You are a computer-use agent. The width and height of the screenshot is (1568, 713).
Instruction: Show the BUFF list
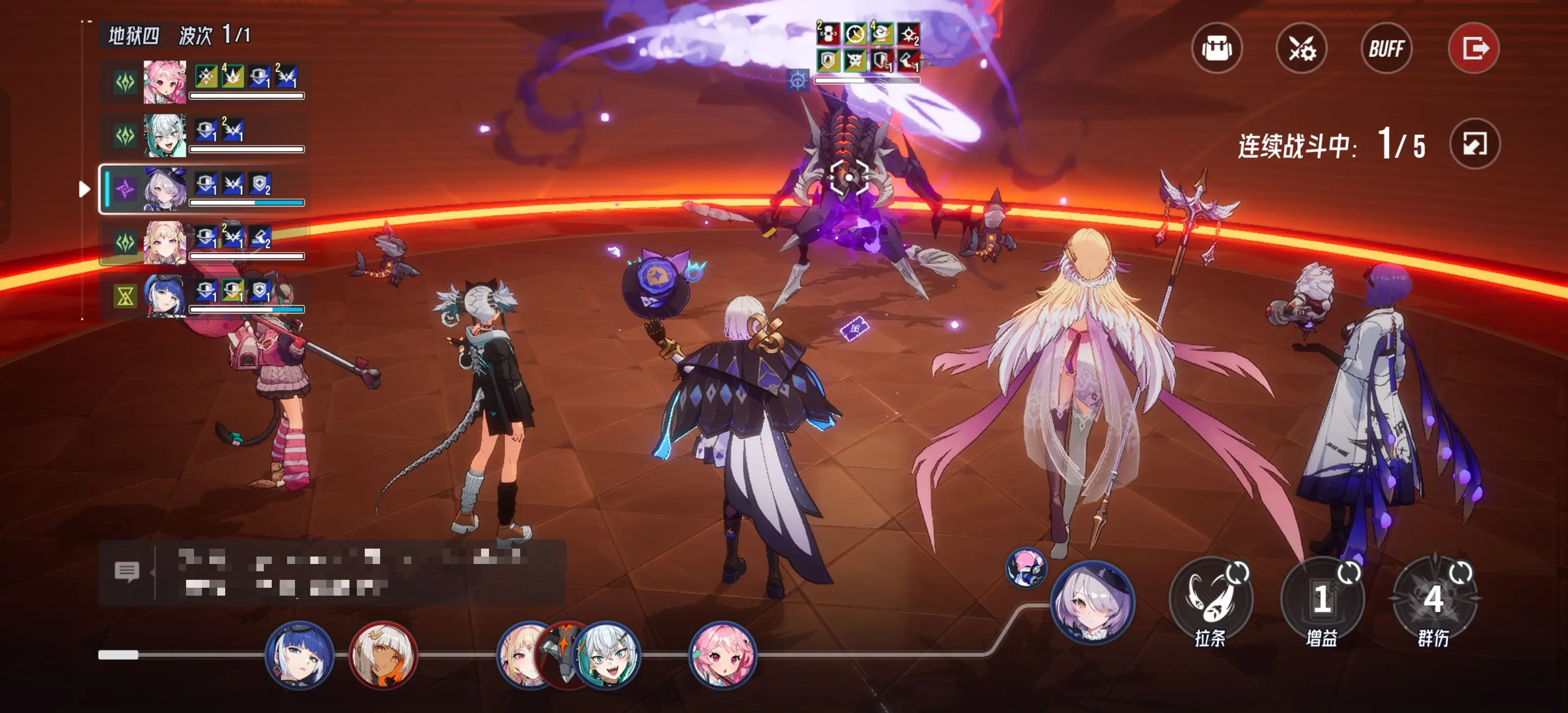point(1387,48)
